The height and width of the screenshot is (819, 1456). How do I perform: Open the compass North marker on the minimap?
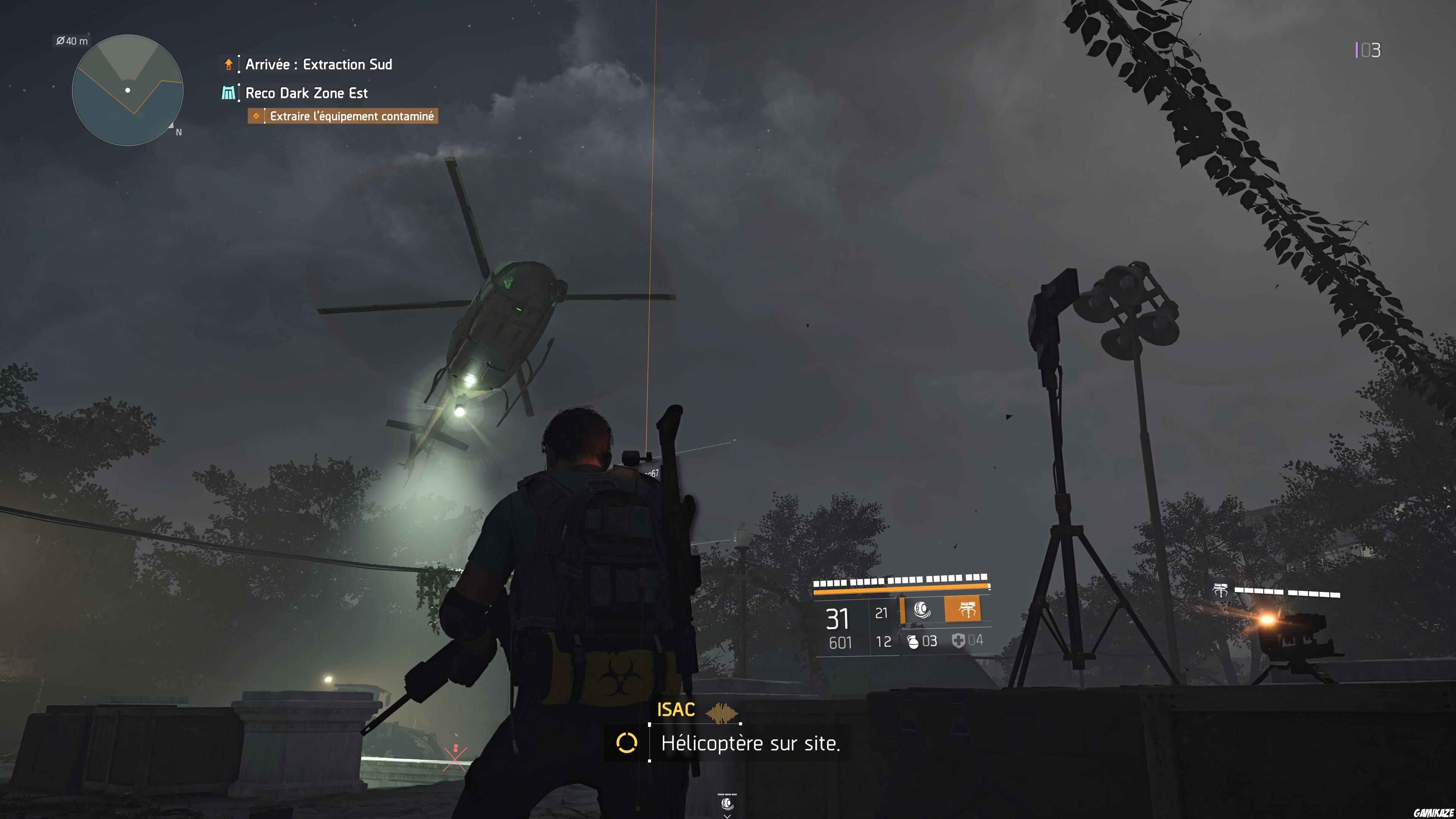click(177, 131)
